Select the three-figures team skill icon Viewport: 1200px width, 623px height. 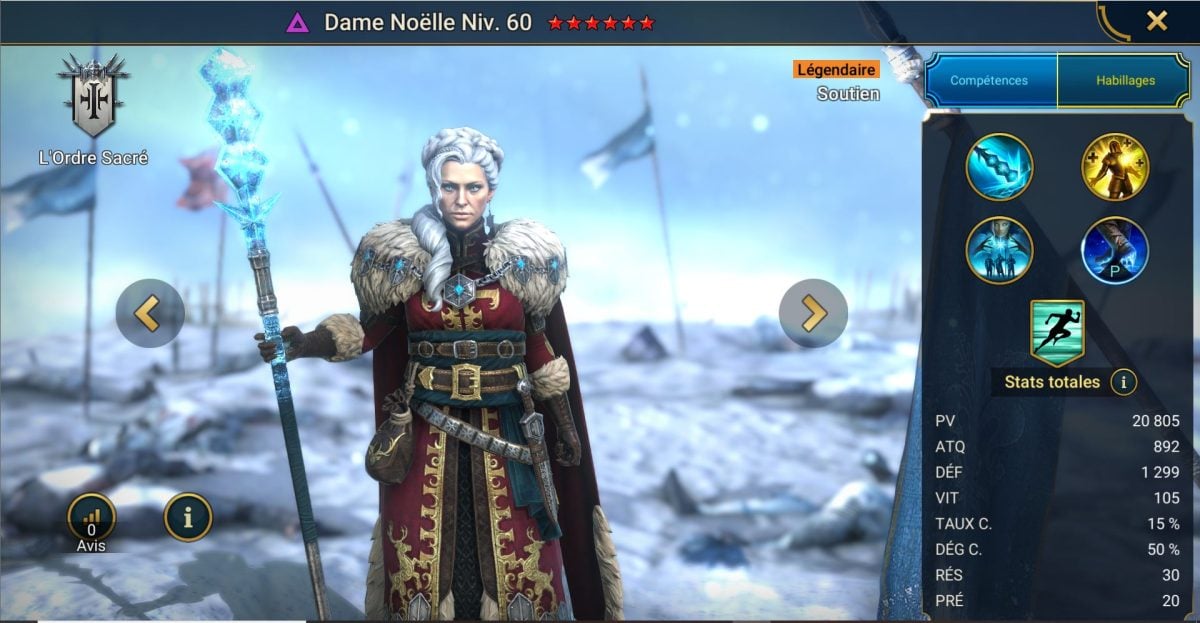pos(999,250)
